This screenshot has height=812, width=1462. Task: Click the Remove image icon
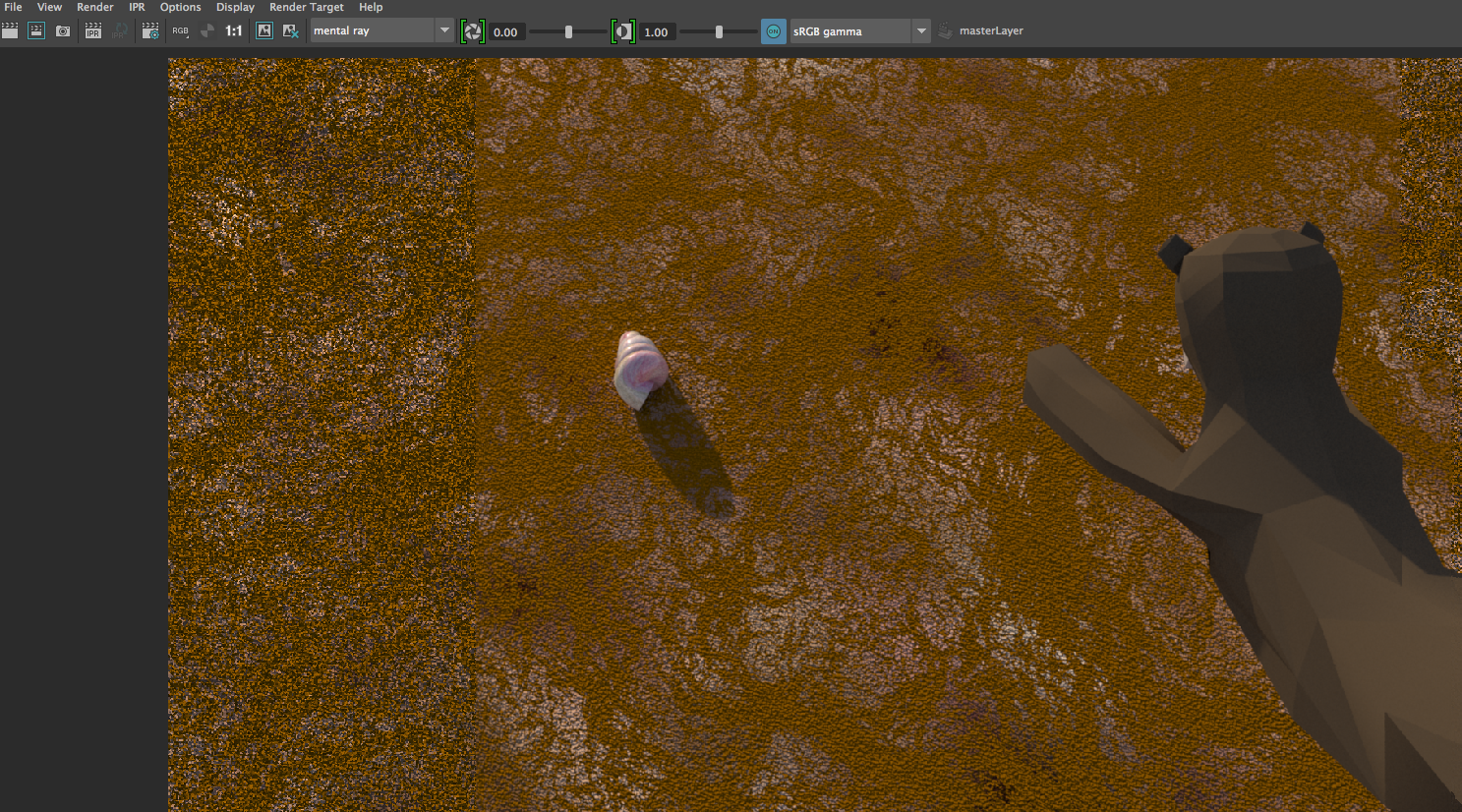click(290, 30)
